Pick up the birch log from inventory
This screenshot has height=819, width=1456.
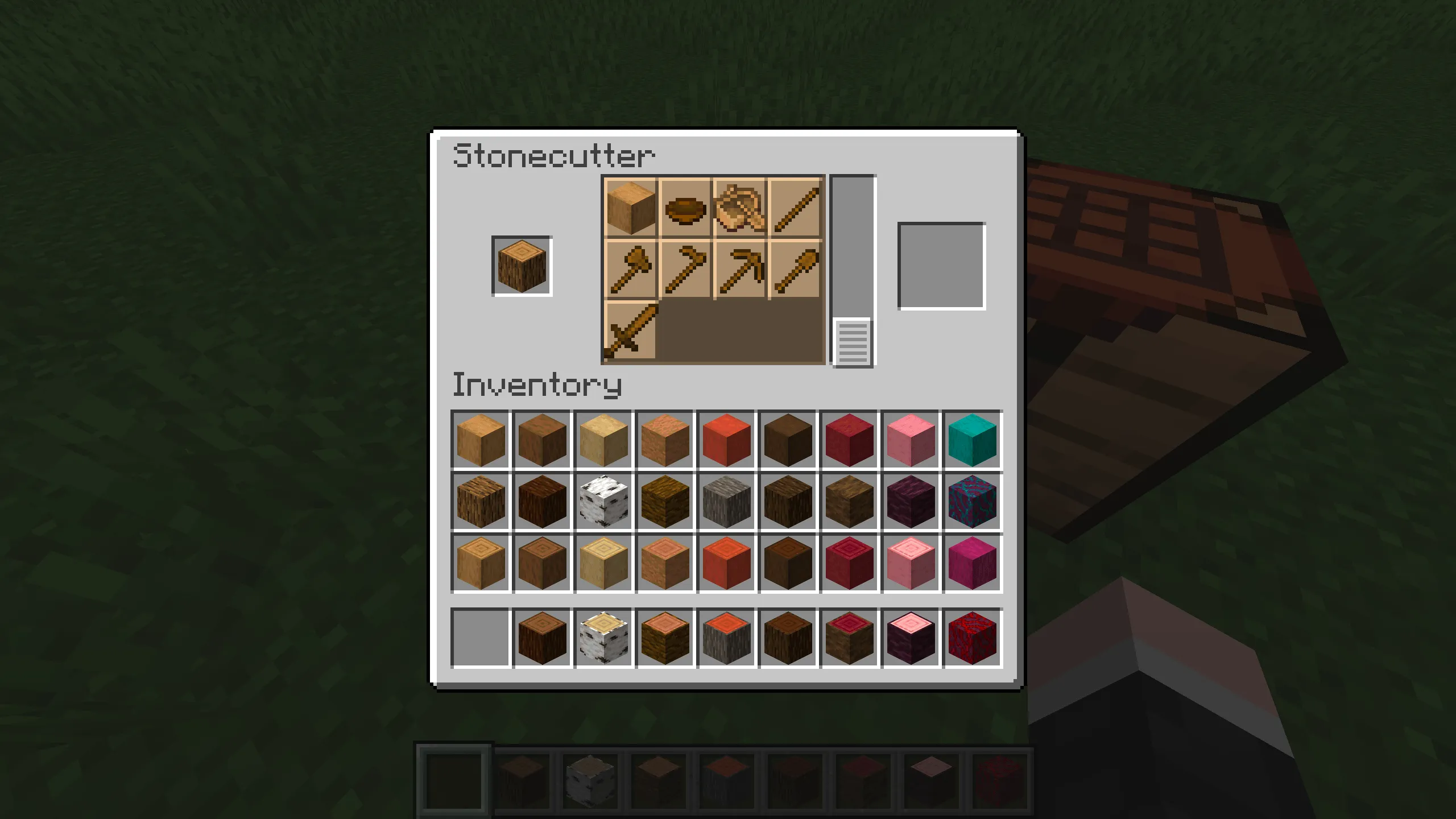pos(603,500)
